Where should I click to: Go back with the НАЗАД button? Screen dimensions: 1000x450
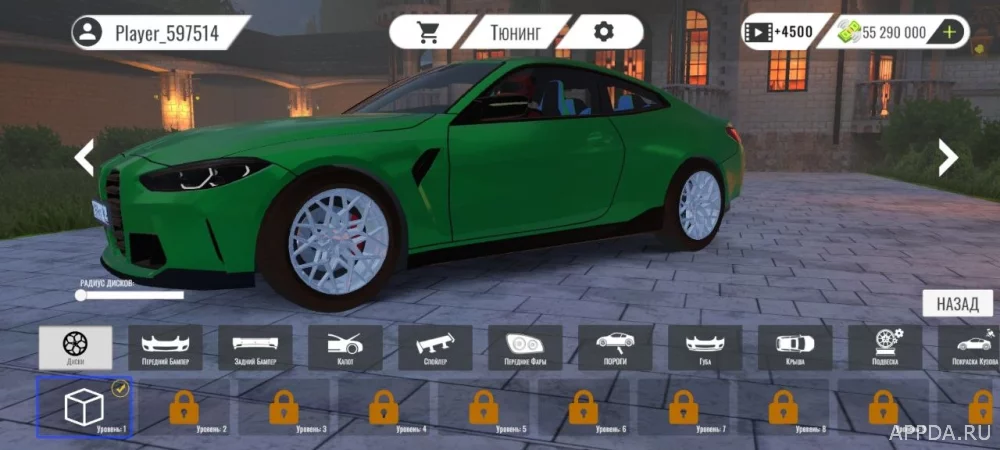[x=957, y=304]
